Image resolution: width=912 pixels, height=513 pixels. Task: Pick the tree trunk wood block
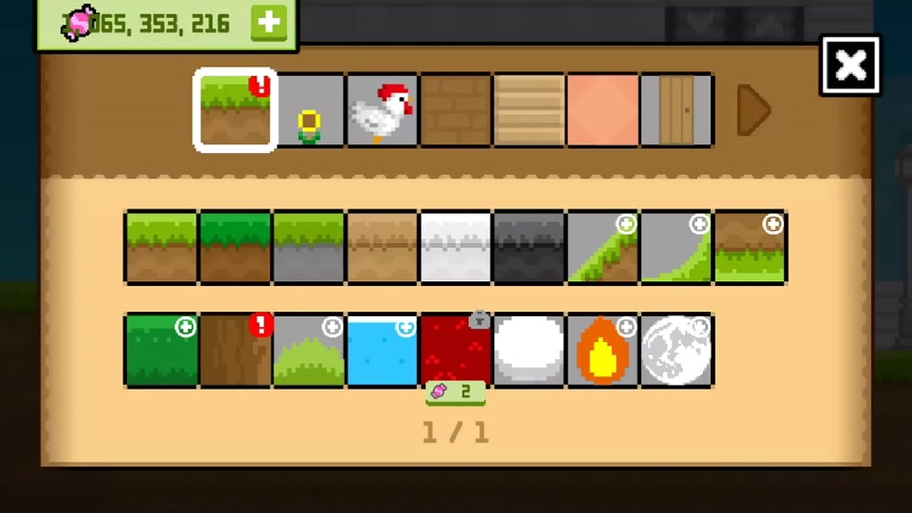(x=235, y=350)
